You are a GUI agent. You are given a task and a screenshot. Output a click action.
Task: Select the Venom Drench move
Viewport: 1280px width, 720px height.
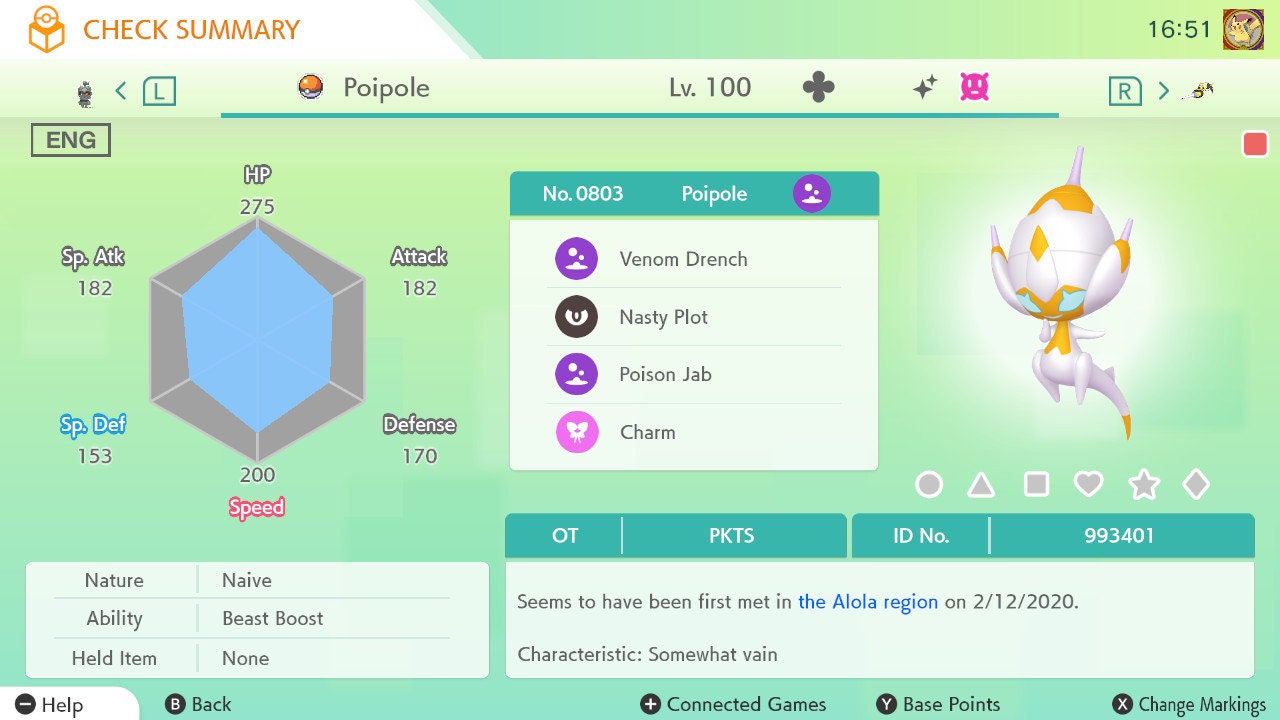click(683, 259)
